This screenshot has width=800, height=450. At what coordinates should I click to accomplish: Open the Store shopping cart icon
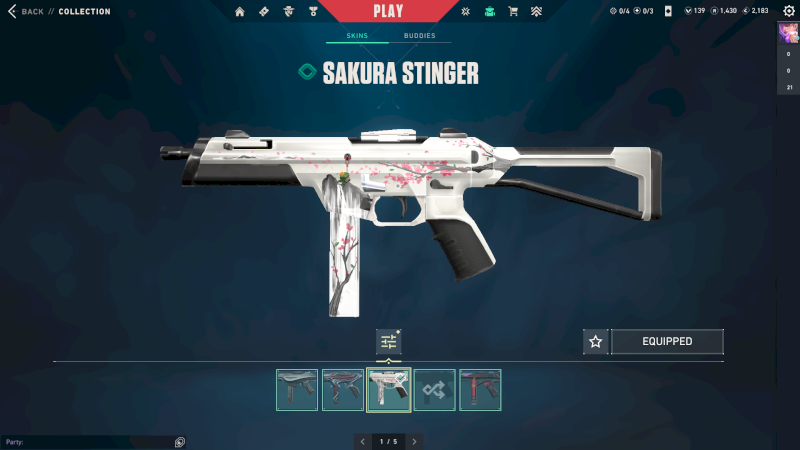click(513, 12)
